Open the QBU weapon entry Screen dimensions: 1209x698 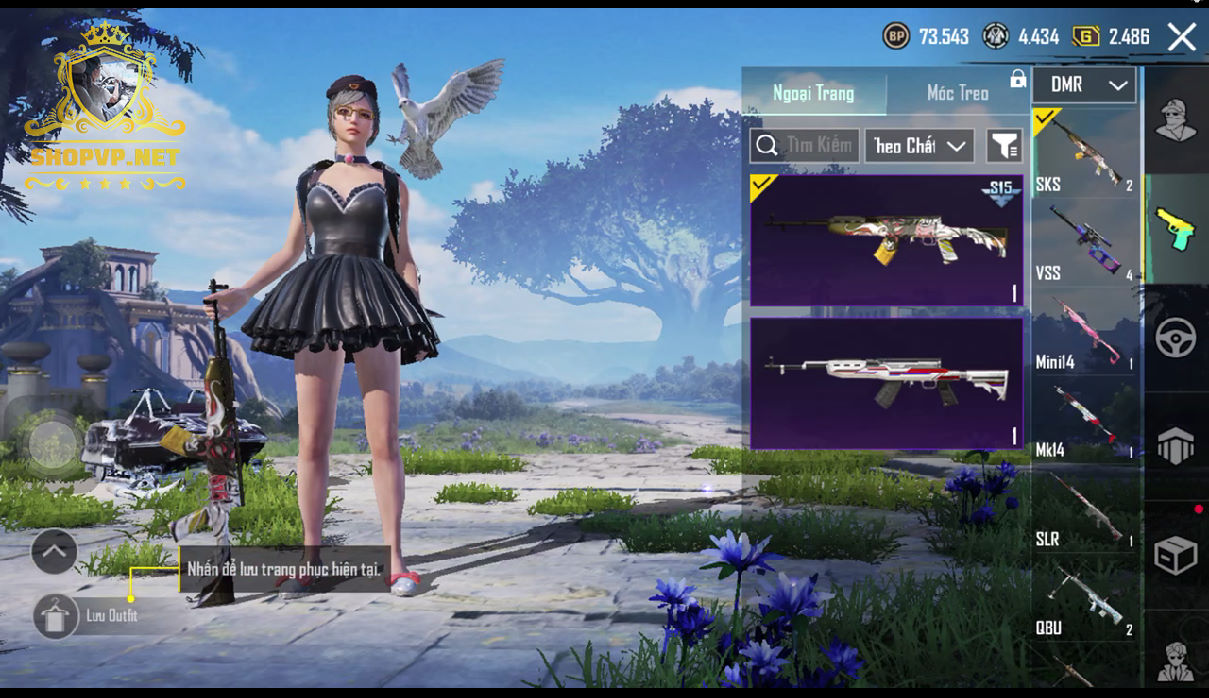1085,598
